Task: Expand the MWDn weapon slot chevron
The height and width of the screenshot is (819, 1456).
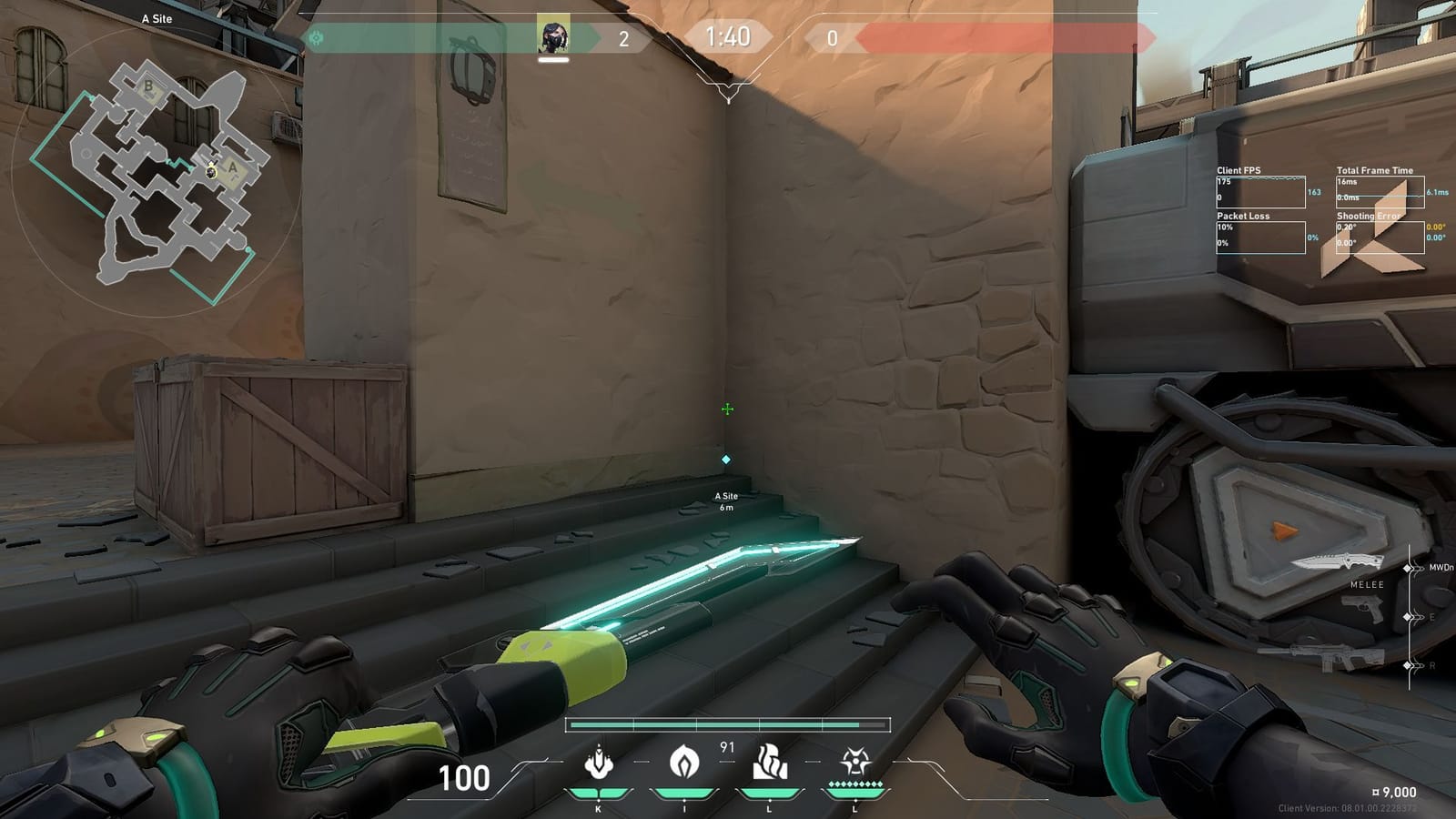Action: 1416,566
